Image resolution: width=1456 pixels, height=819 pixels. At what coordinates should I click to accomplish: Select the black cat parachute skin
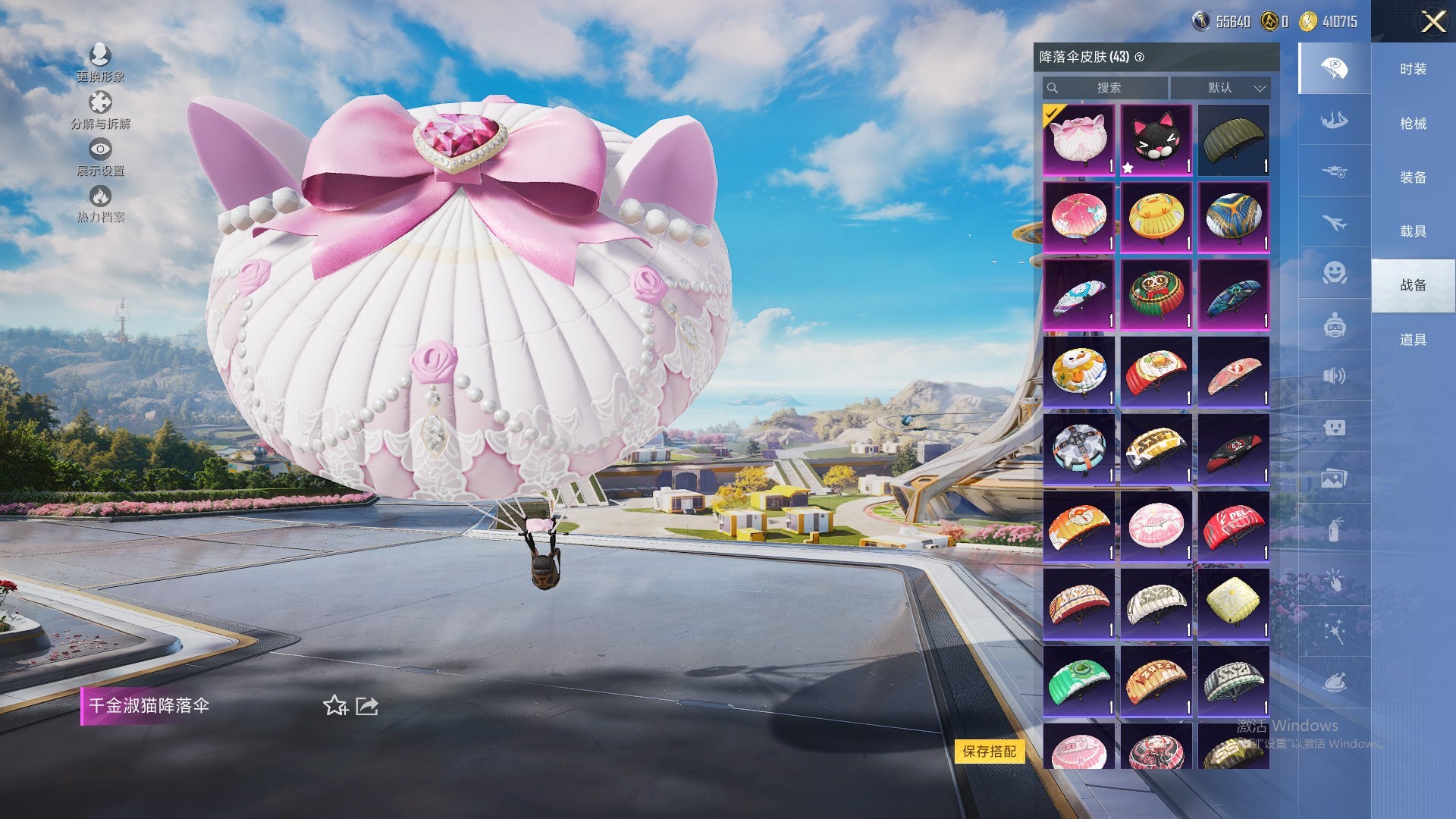pyautogui.click(x=1156, y=140)
